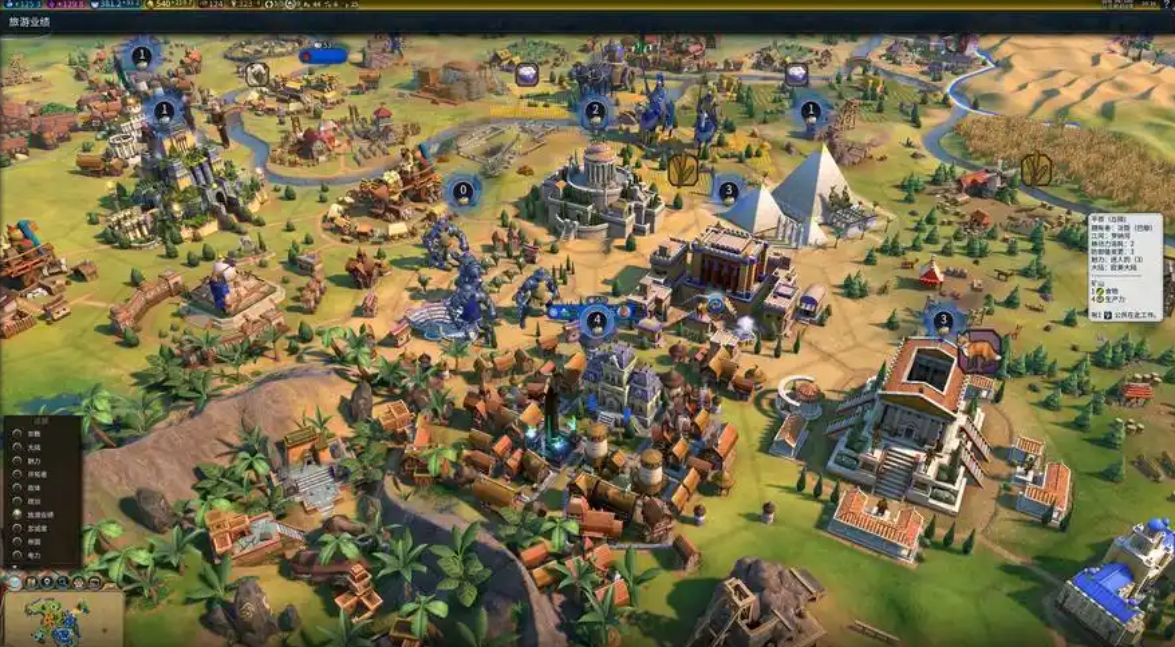The width and height of the screenshot is (1175, 647).
Task: Select the 电力 (Power) lens option
Action: coord(17,555)
